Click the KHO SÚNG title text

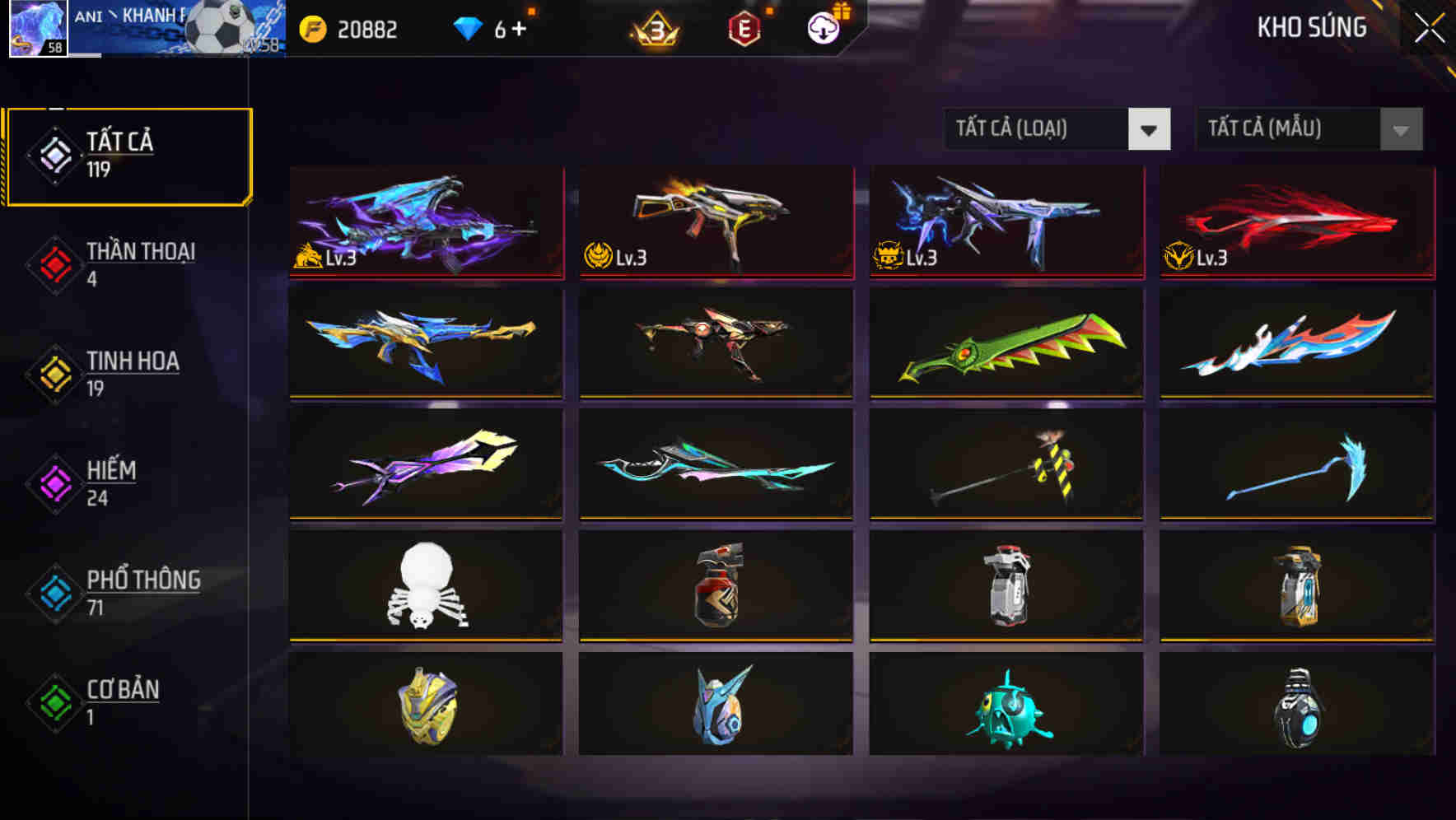click(x=1311, y=27)
